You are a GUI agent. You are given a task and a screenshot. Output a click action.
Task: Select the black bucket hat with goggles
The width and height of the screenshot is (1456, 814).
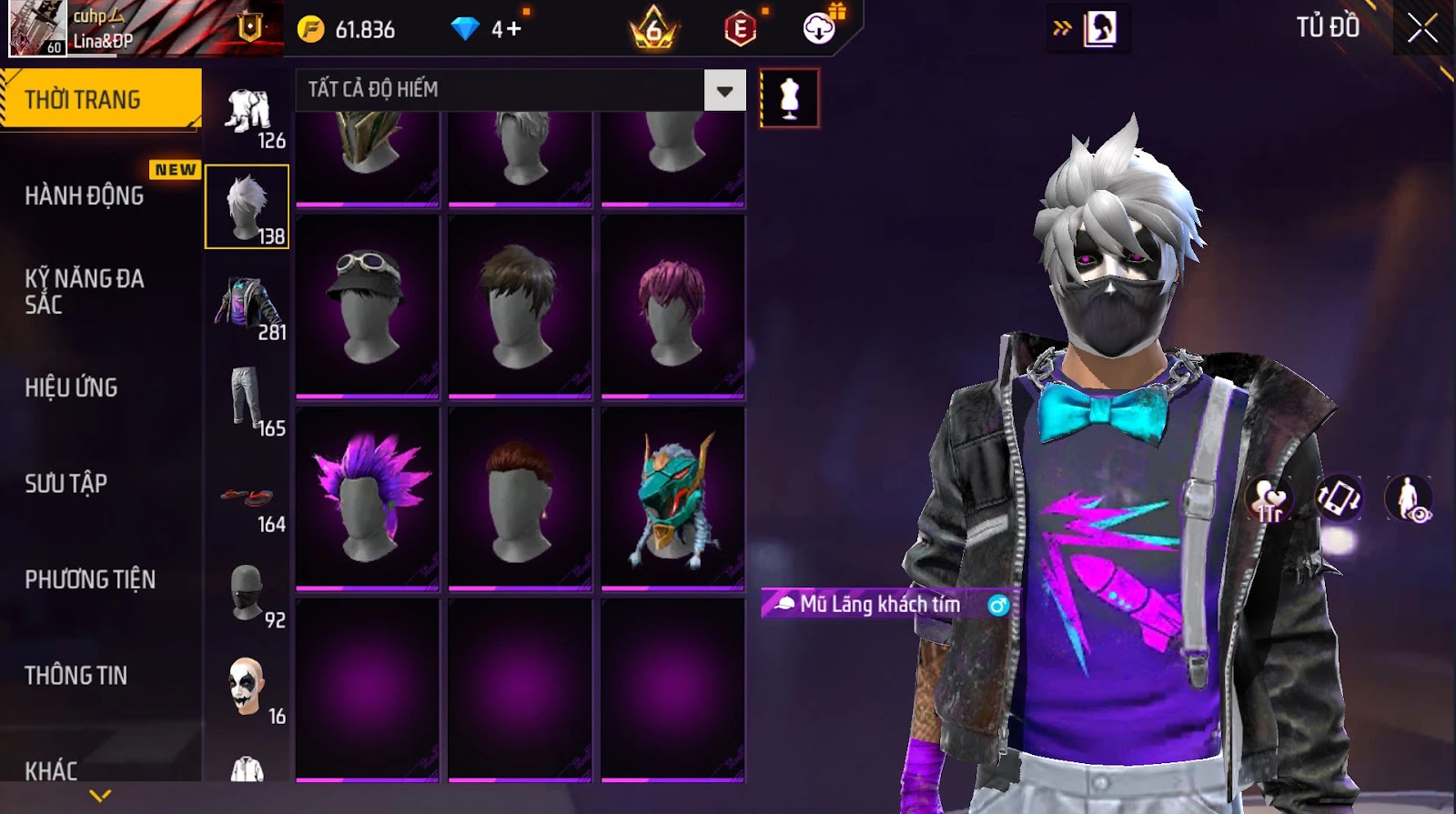point(368,307)
